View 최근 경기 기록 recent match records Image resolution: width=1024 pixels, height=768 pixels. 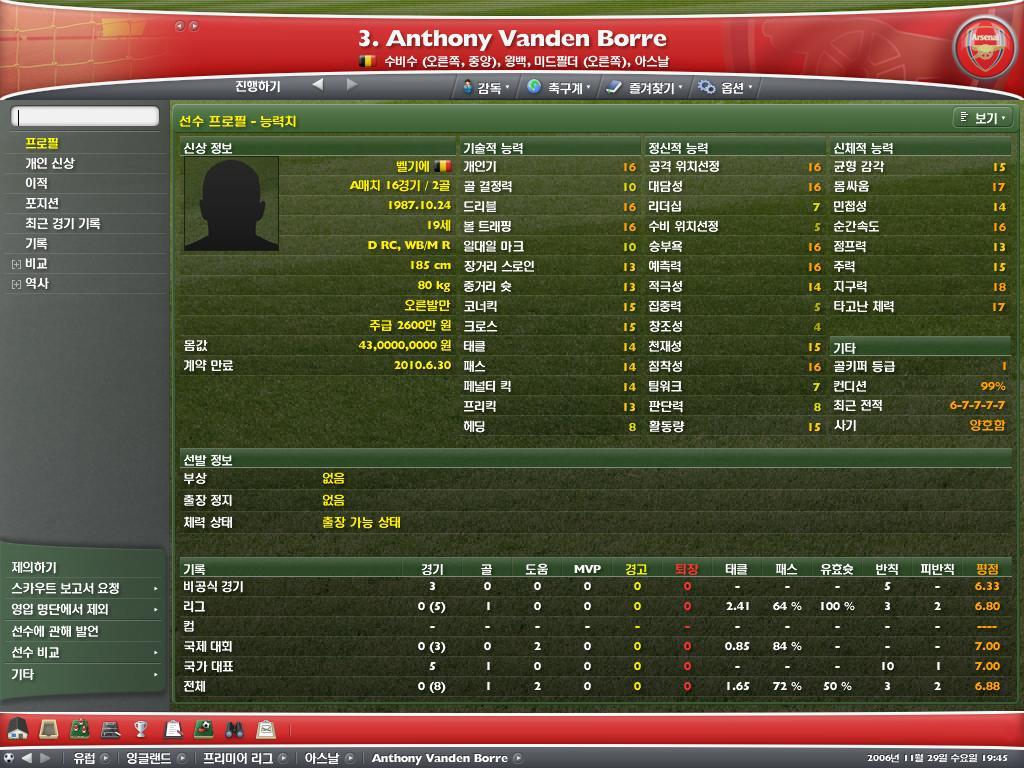[63, 223]
